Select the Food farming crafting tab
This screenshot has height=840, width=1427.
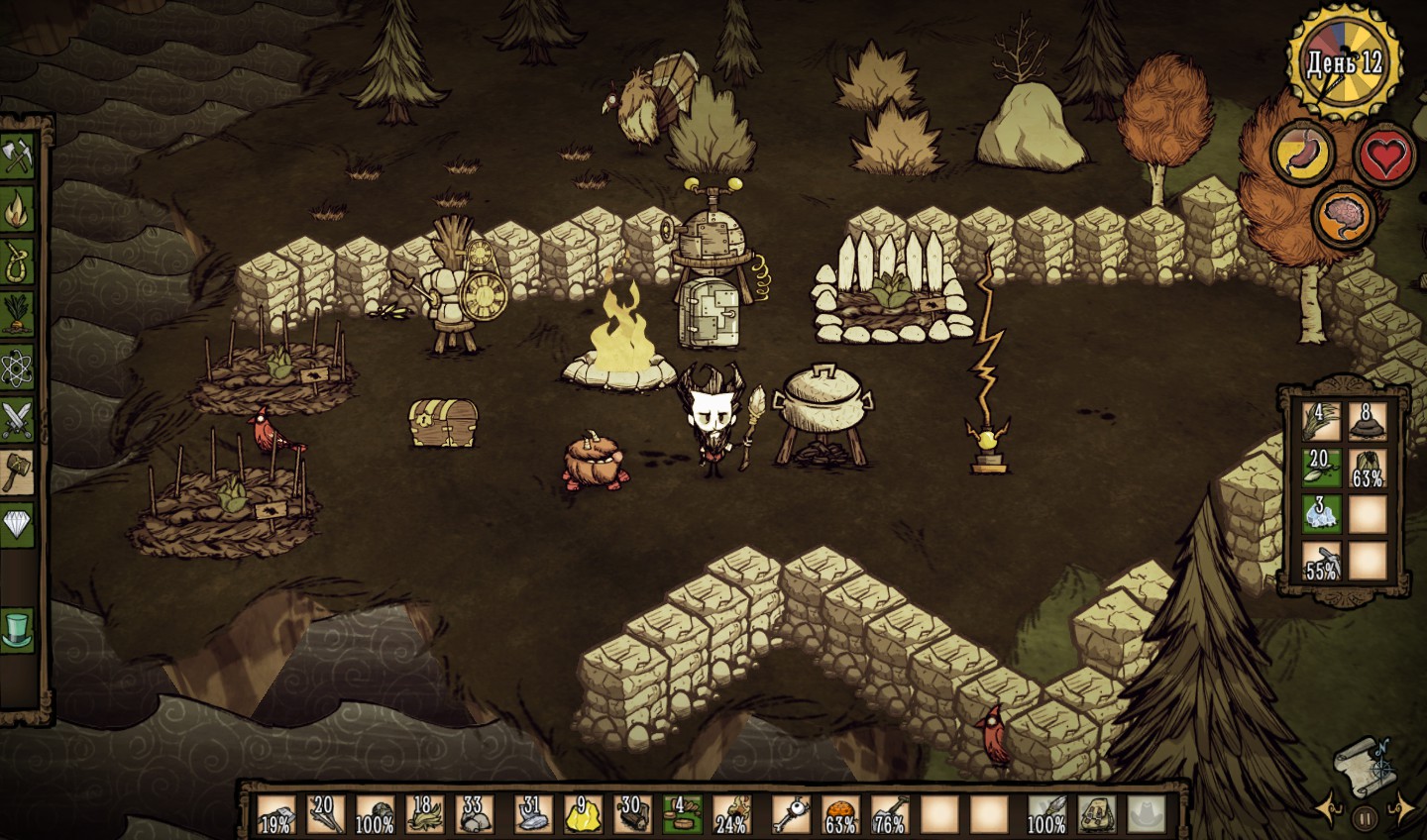tap(19, 315)
